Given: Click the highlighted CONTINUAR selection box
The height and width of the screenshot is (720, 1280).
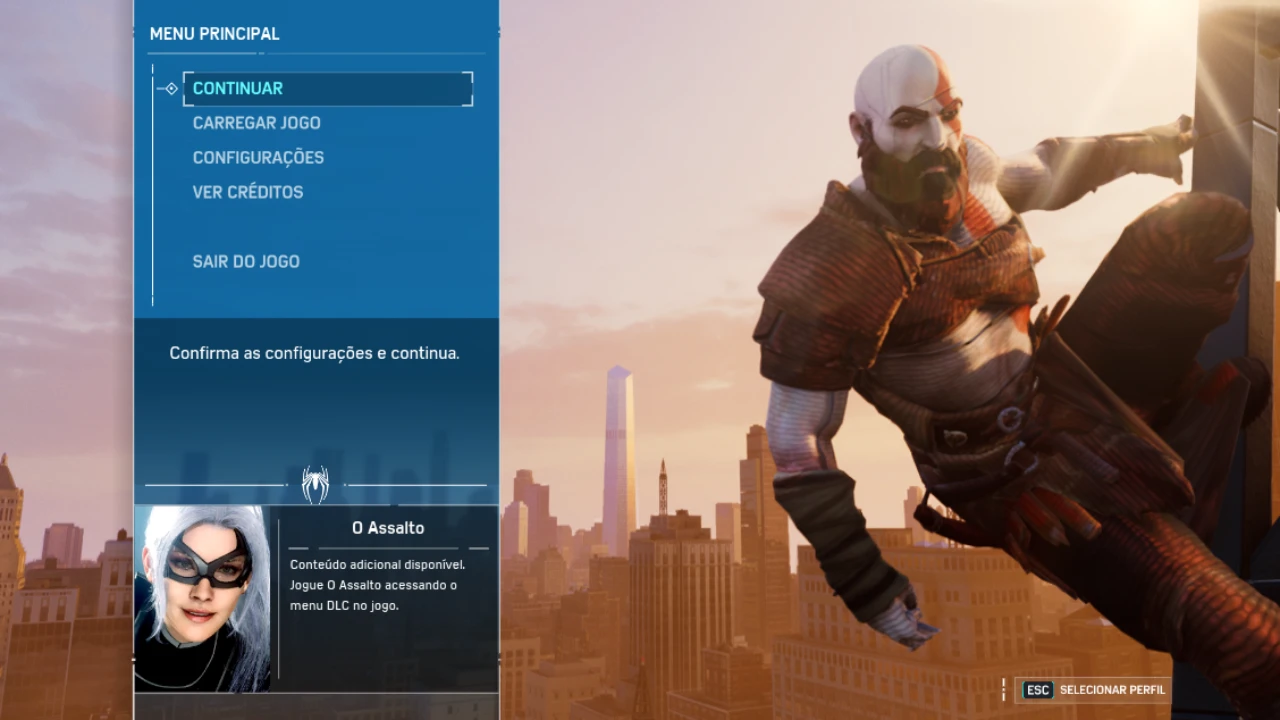Looking at the screenshot, I should [328, 88].
